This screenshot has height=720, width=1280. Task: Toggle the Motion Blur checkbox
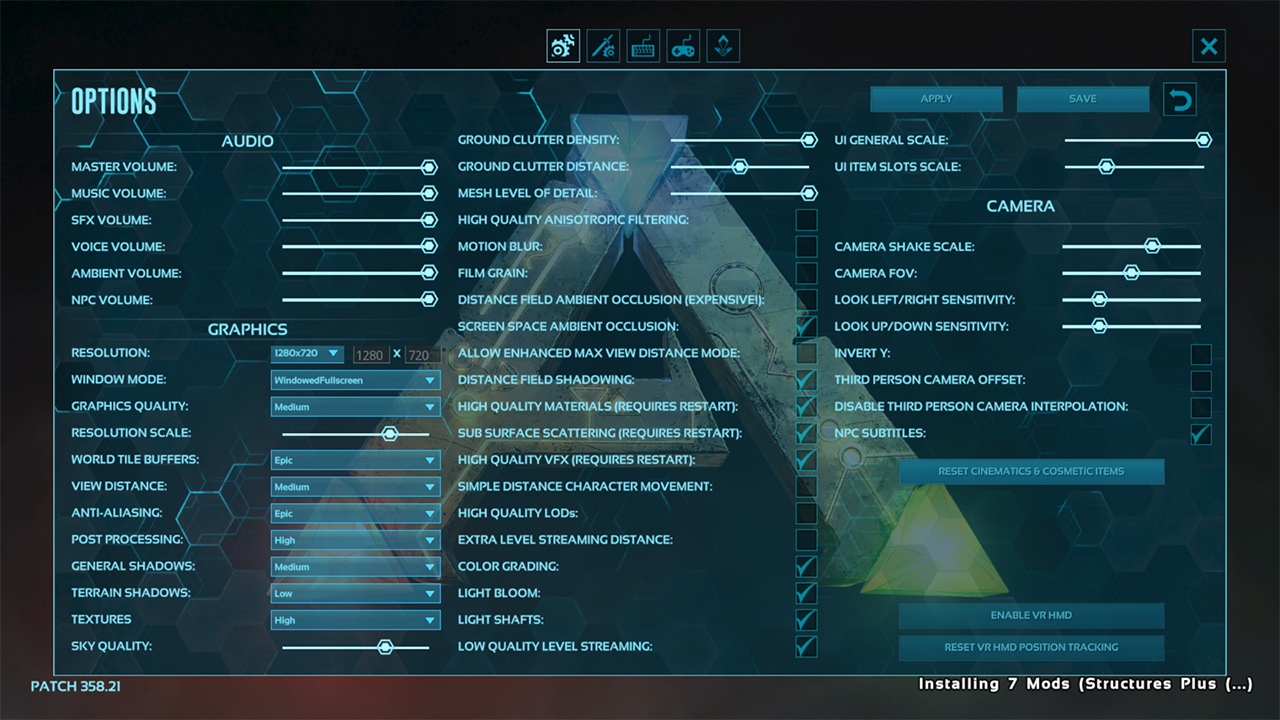pyautogui.click(x=806, y=247)
